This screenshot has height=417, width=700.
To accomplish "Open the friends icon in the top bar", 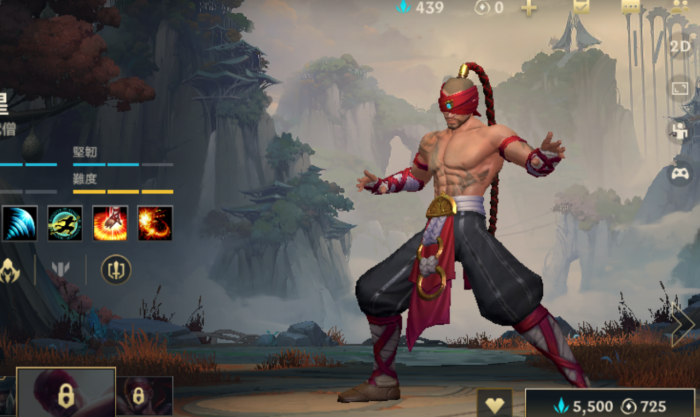I will [x=681, y=6].
